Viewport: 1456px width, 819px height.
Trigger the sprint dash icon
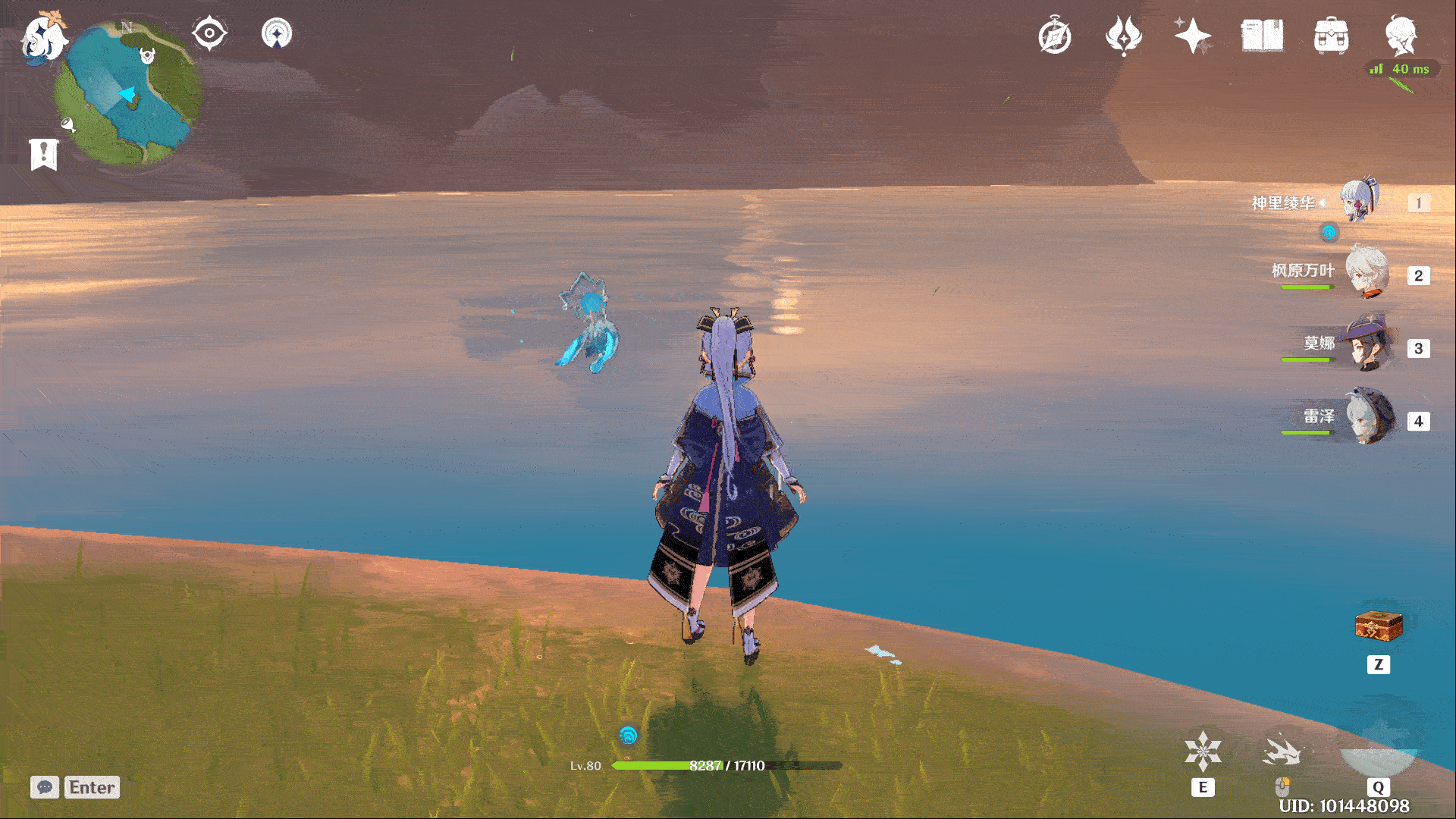click(x=1282, y=752)
